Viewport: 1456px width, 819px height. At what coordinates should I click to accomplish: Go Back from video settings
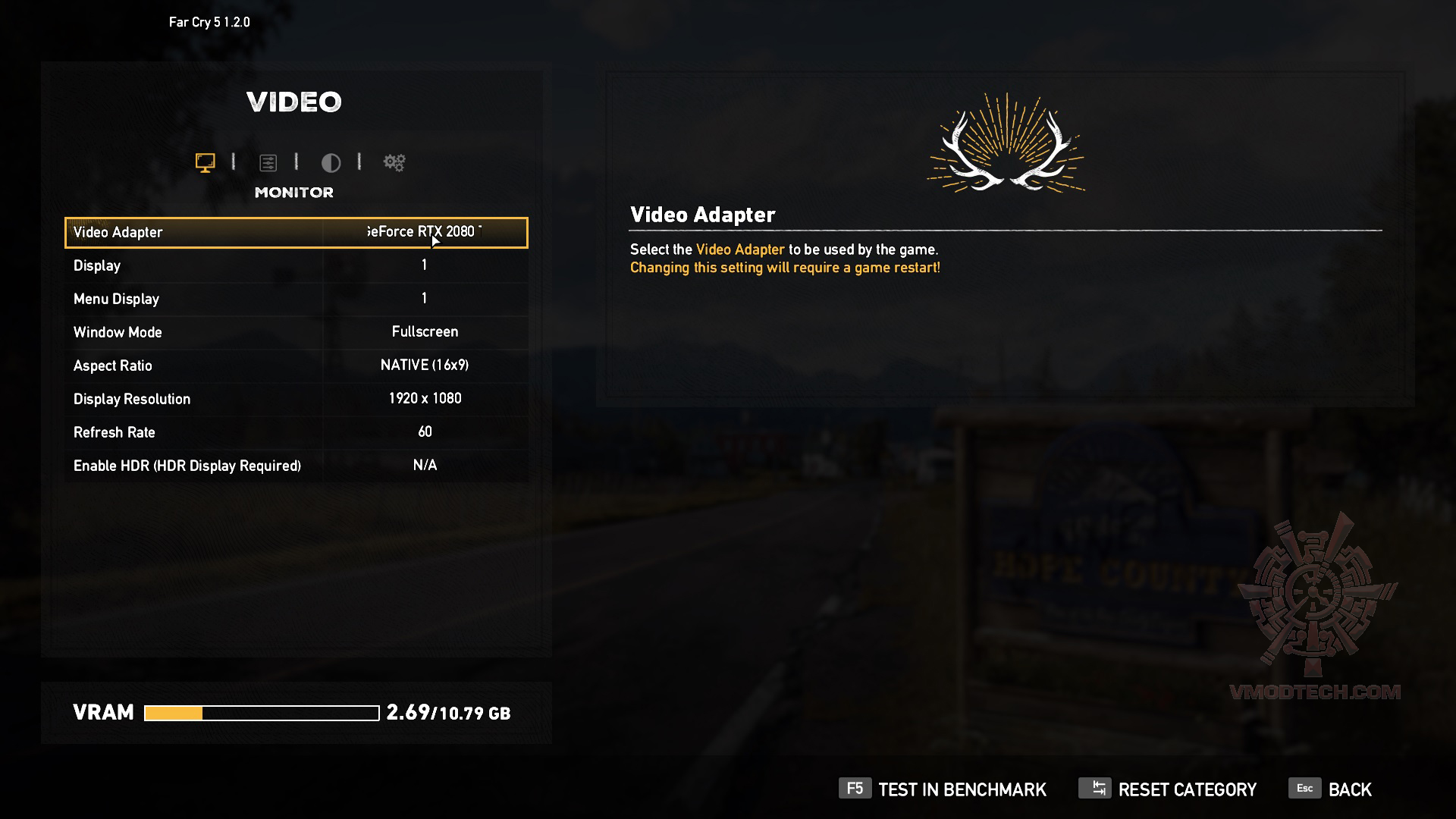(1331, 789)
